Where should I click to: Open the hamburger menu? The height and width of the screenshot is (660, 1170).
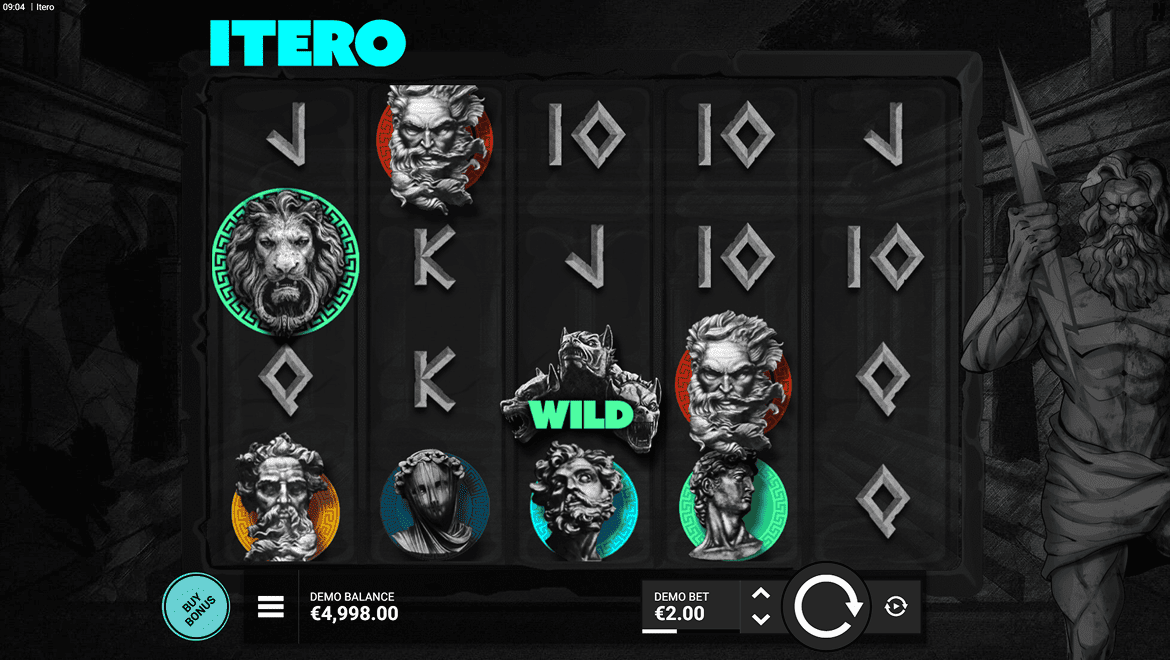pos(271,607)
